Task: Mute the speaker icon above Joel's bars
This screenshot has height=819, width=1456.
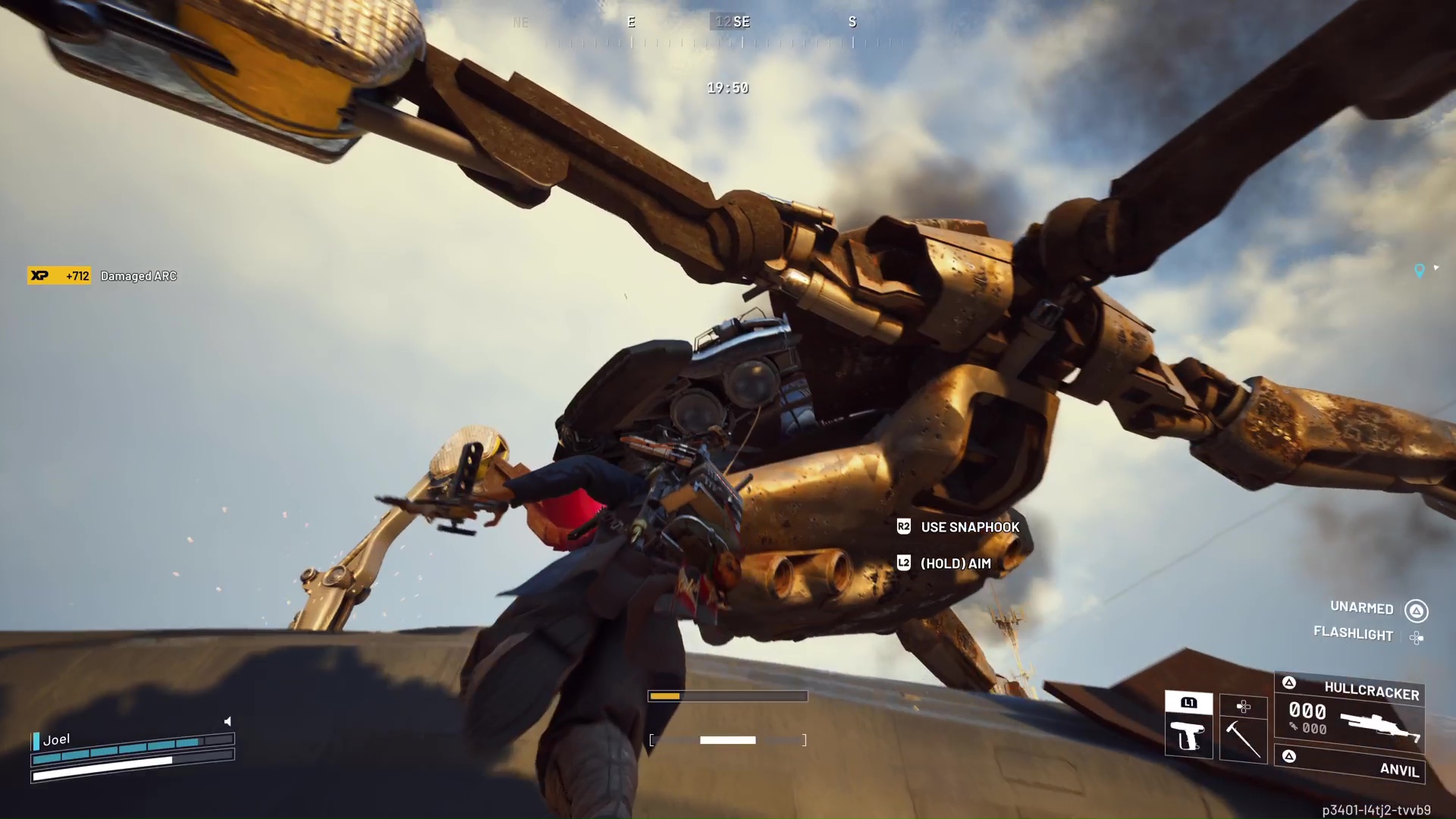Action: click(x=228, y=721)
